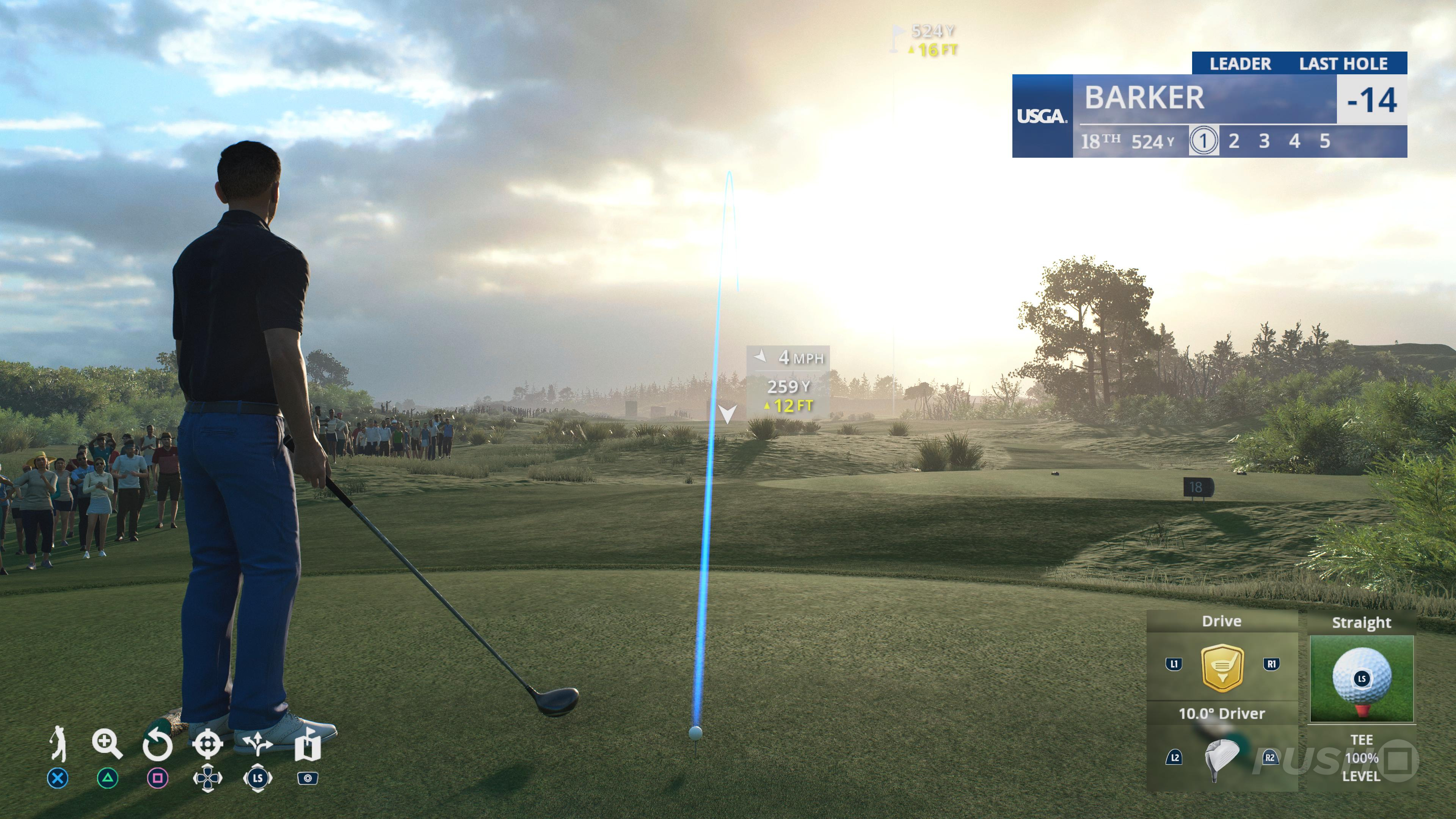Choose the crosshair aim icon
Image resolution: width=1456 pixels, height=819 pixels.
click(x=207, y=744)
